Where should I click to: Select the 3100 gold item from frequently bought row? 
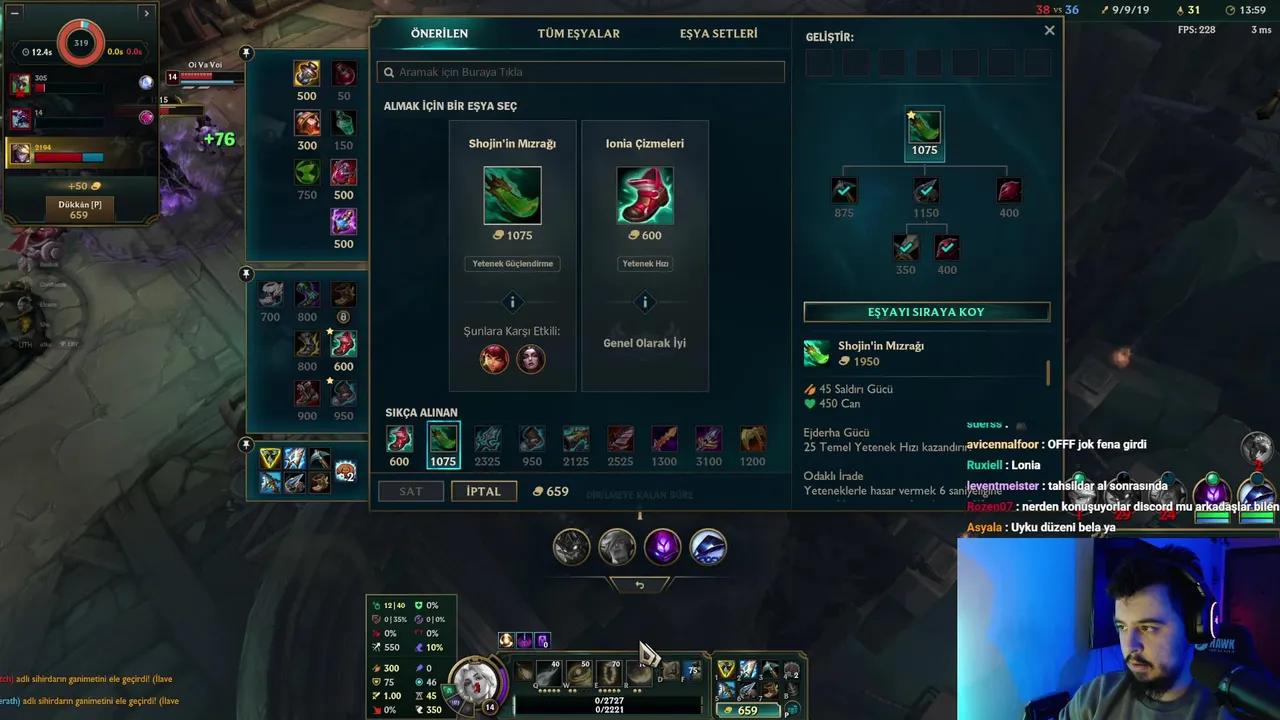[x=708, y=440]
